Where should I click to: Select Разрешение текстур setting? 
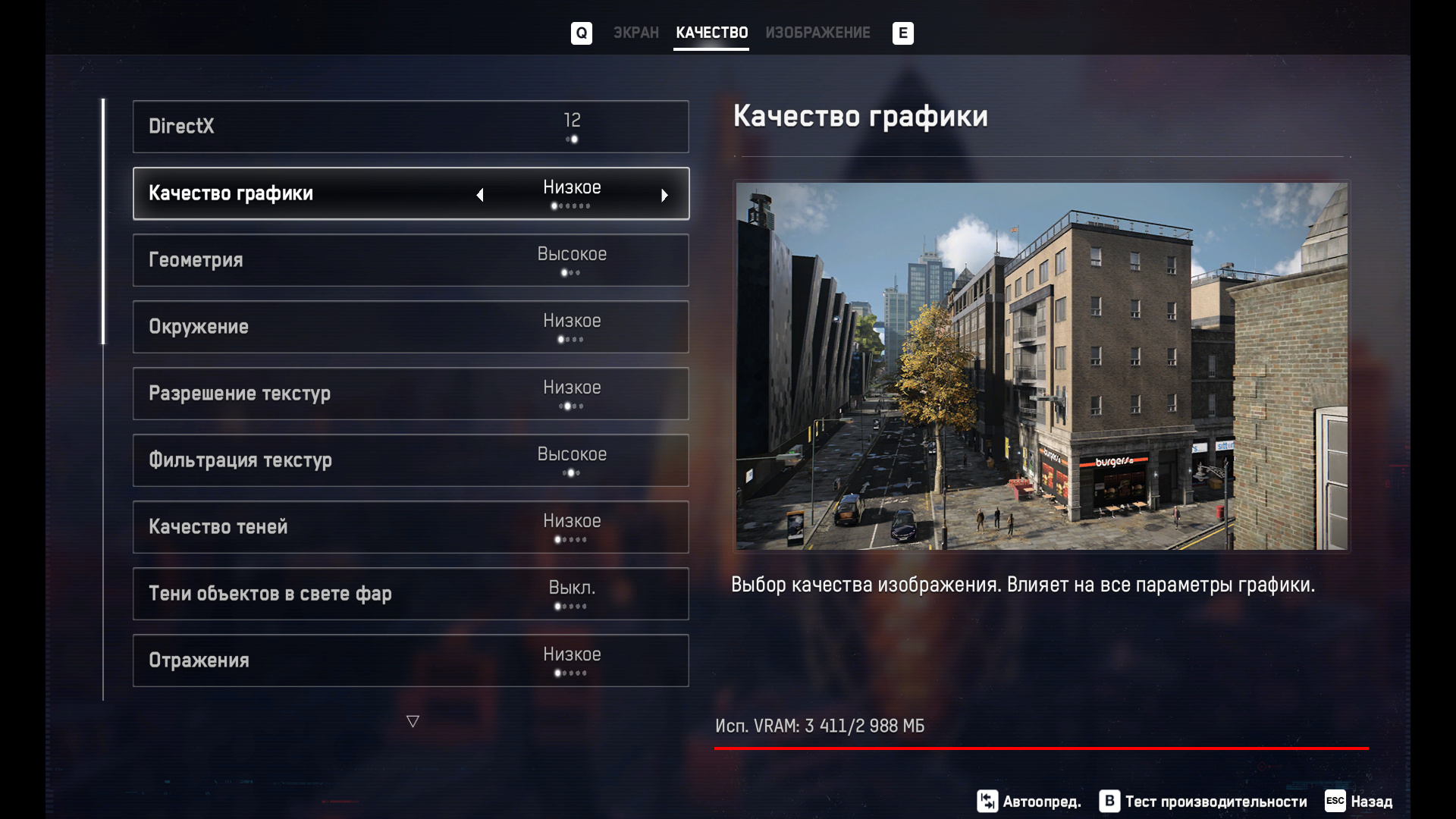(410, 394)
